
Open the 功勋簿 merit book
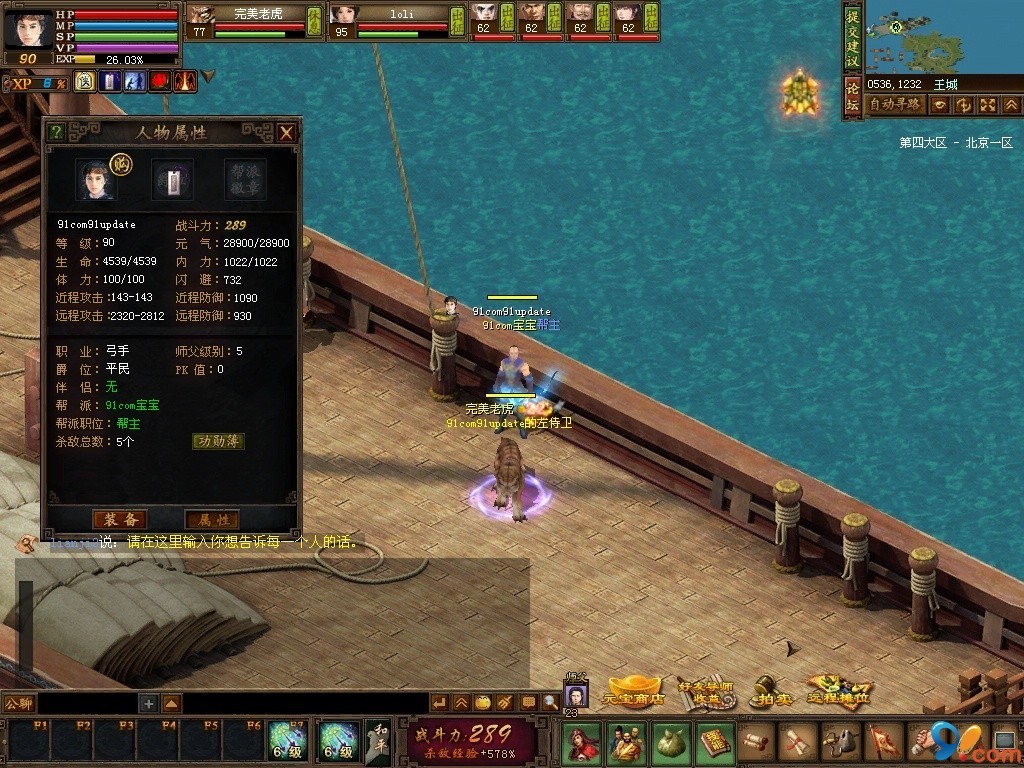(218, 441)
